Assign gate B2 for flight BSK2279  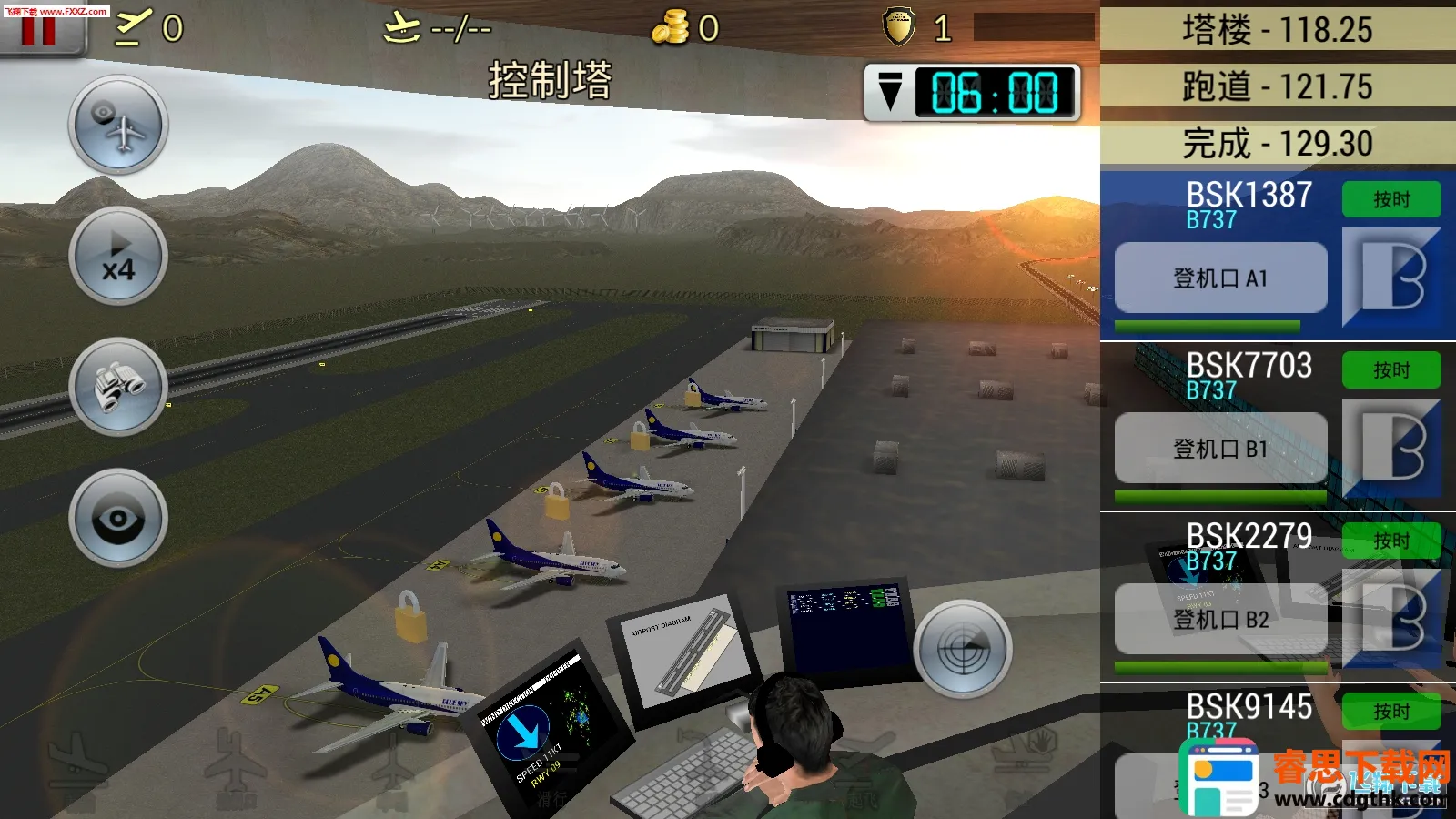(1220, 620)
